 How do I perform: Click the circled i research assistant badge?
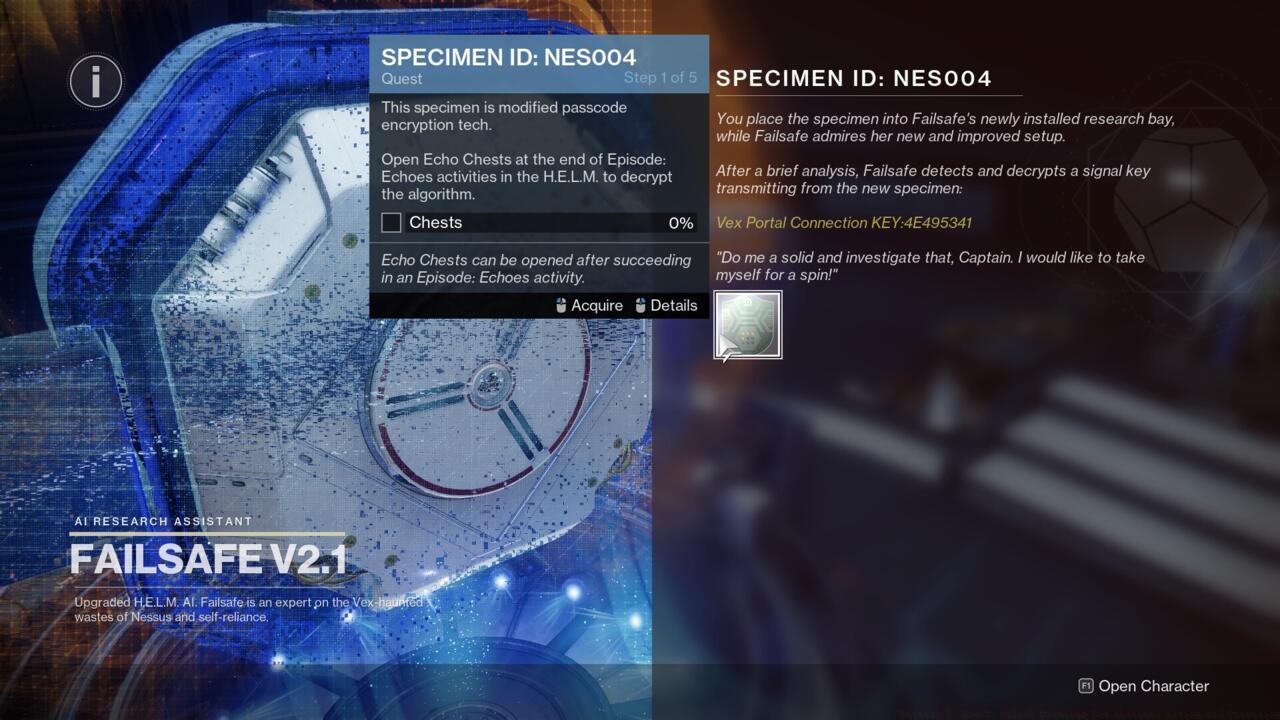click(x=95, y=81)
